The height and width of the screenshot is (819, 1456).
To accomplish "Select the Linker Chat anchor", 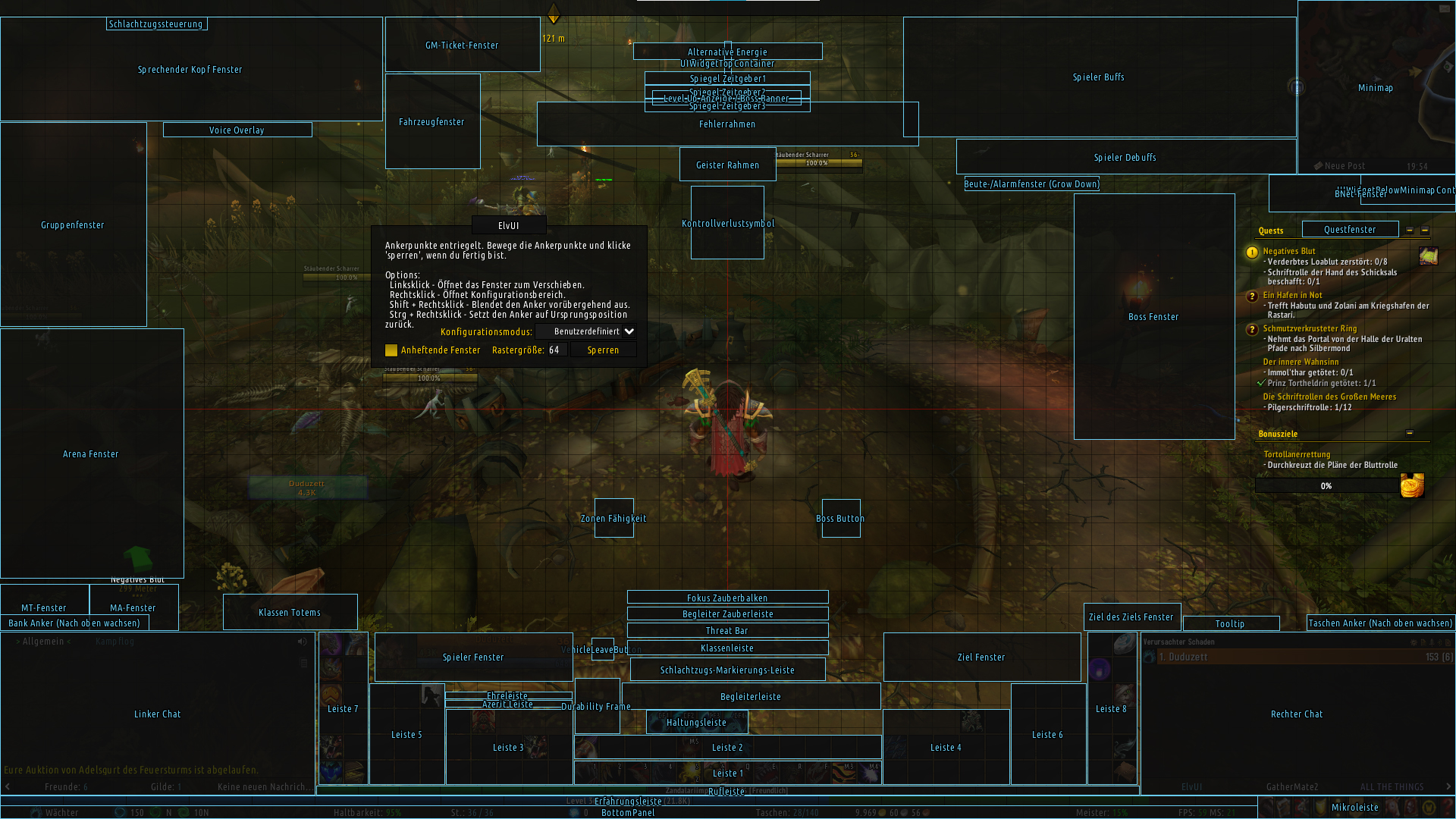I will (x=158, y=714).
